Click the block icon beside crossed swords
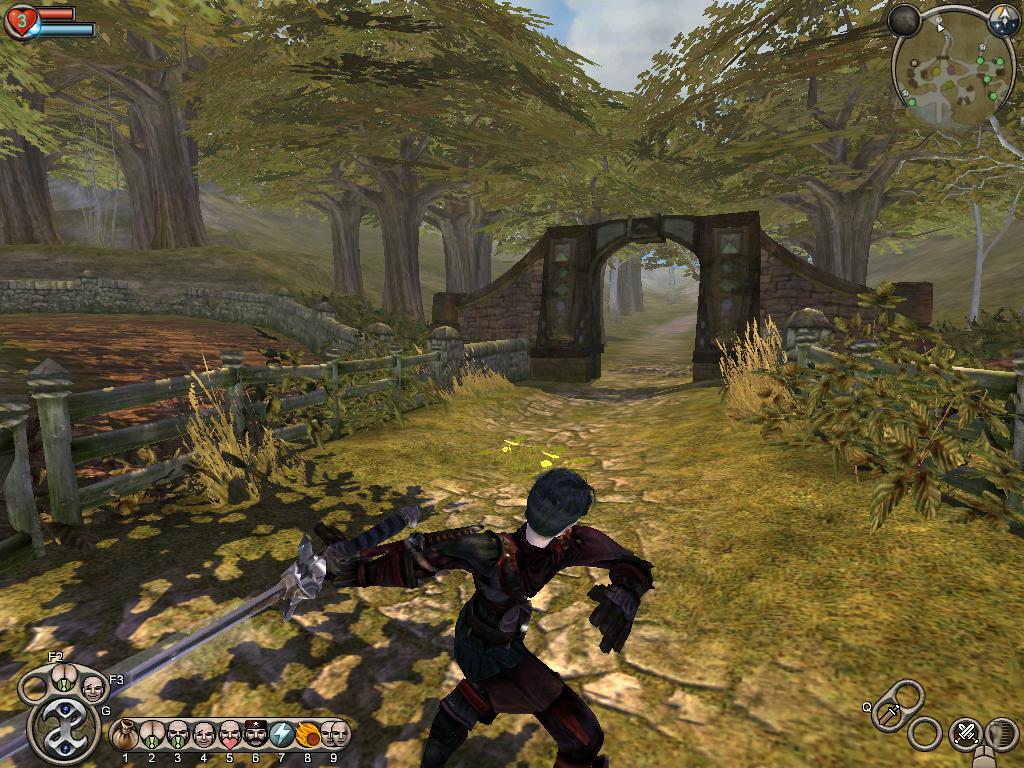The width and height of the screenshot is (1024, 768). (1001, 734)
